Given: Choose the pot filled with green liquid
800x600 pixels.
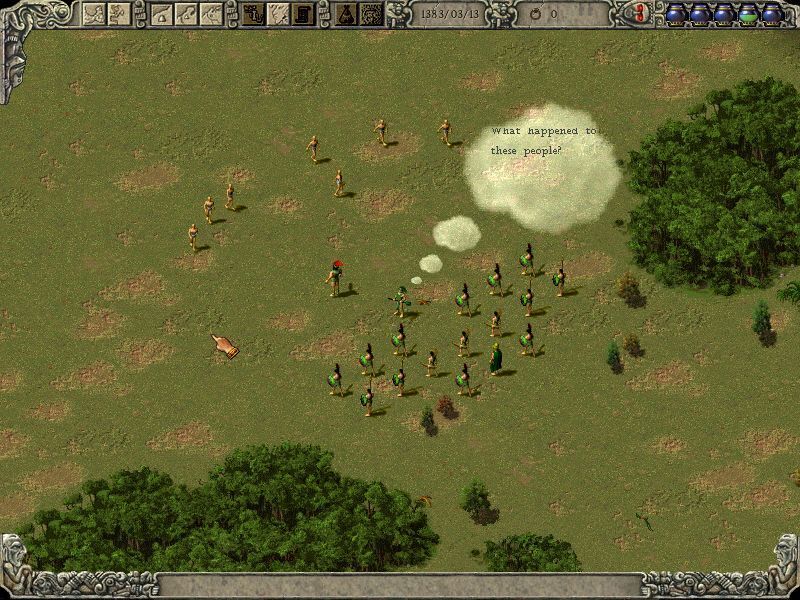Looking at the screenshot, I should pos(747,13).
